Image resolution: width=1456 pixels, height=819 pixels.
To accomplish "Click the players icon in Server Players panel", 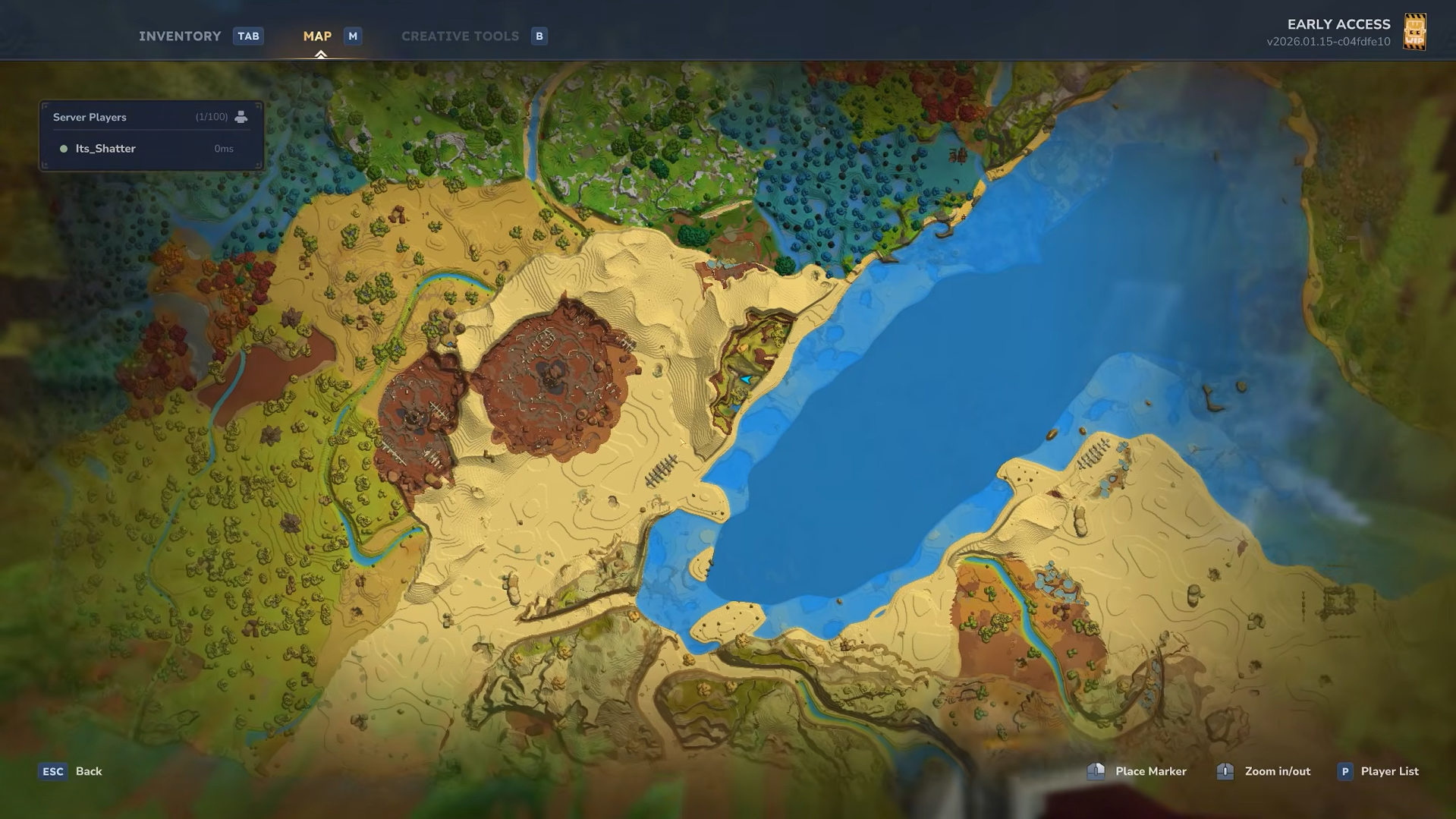I will point(241,116).
